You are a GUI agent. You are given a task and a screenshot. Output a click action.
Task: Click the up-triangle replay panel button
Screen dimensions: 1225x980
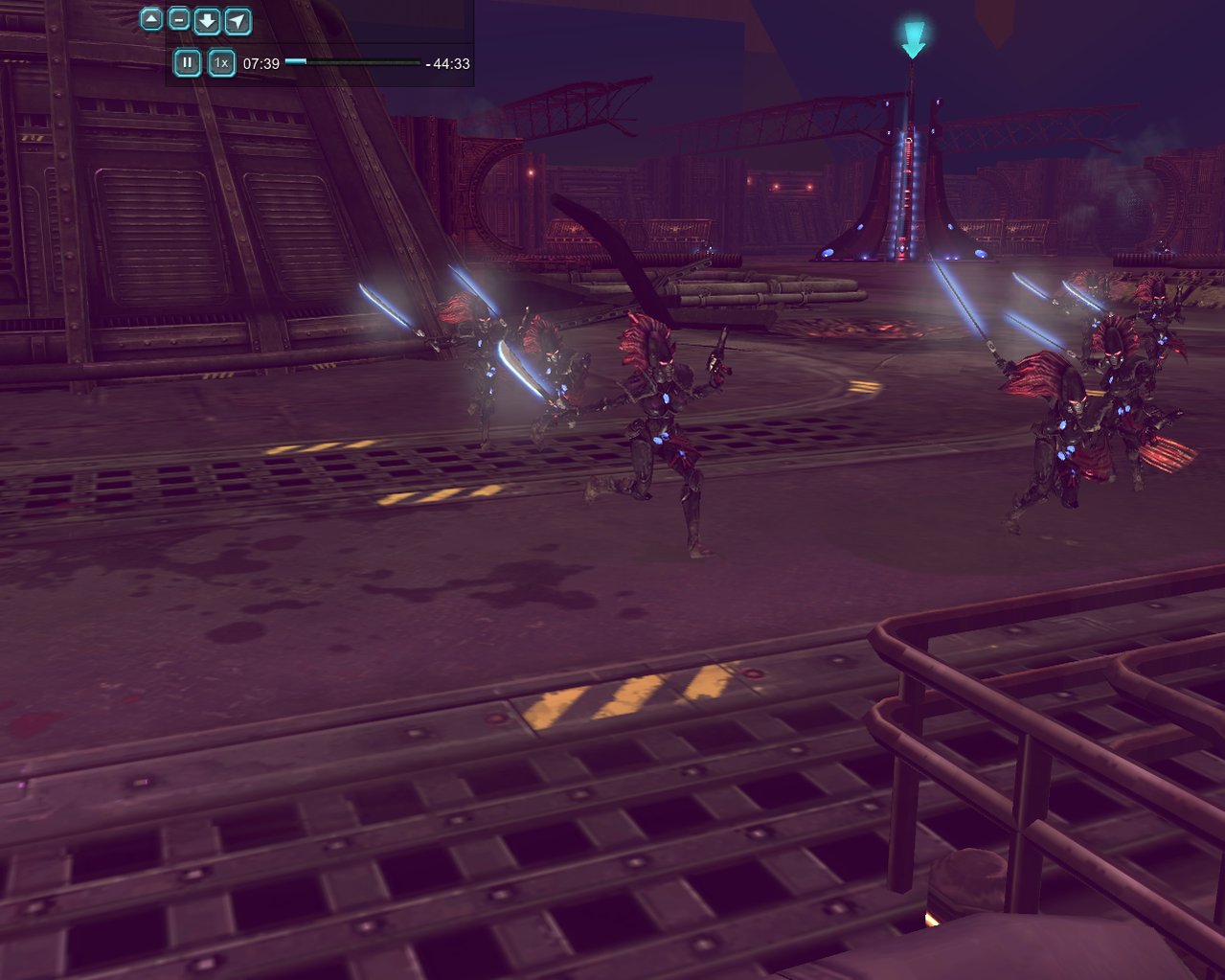(x=151, y=18)
